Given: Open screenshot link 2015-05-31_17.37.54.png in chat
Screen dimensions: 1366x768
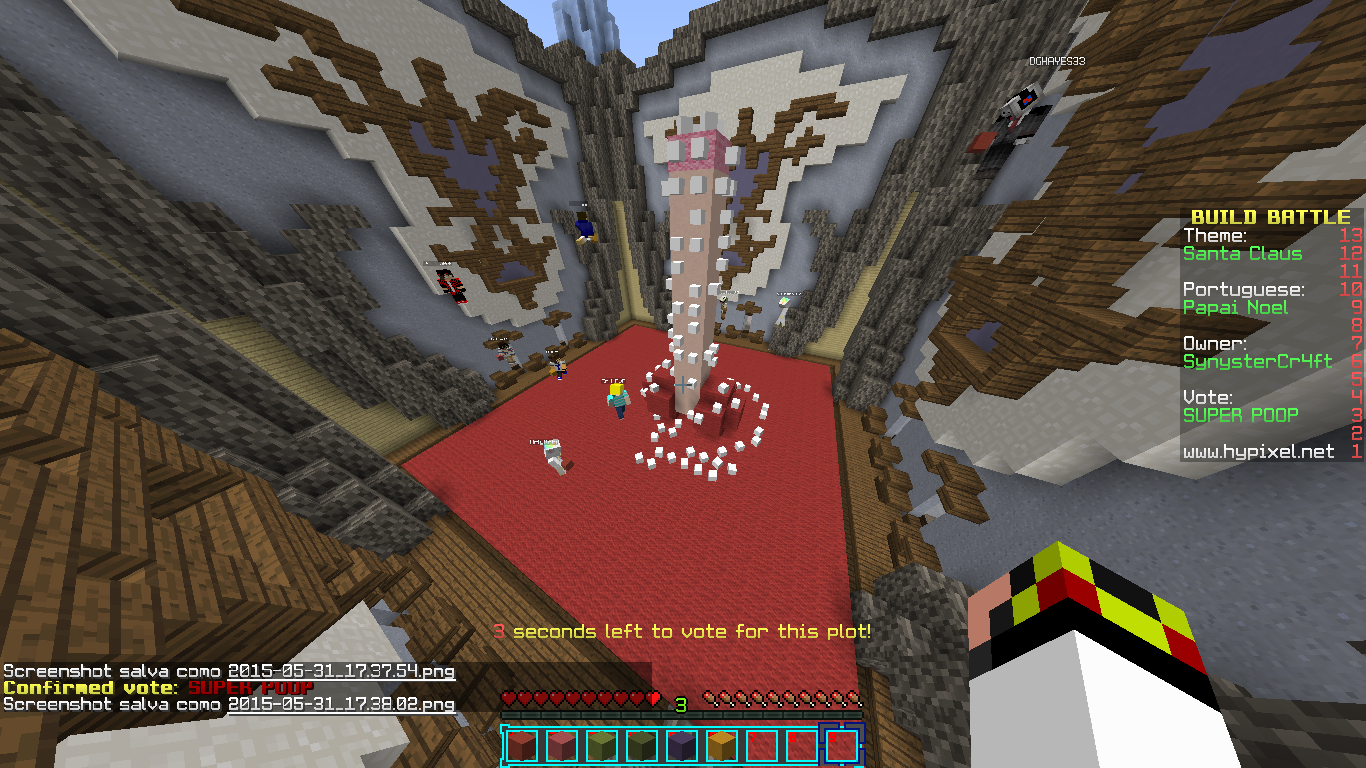Looking at the screenshot, I should 341,671.
